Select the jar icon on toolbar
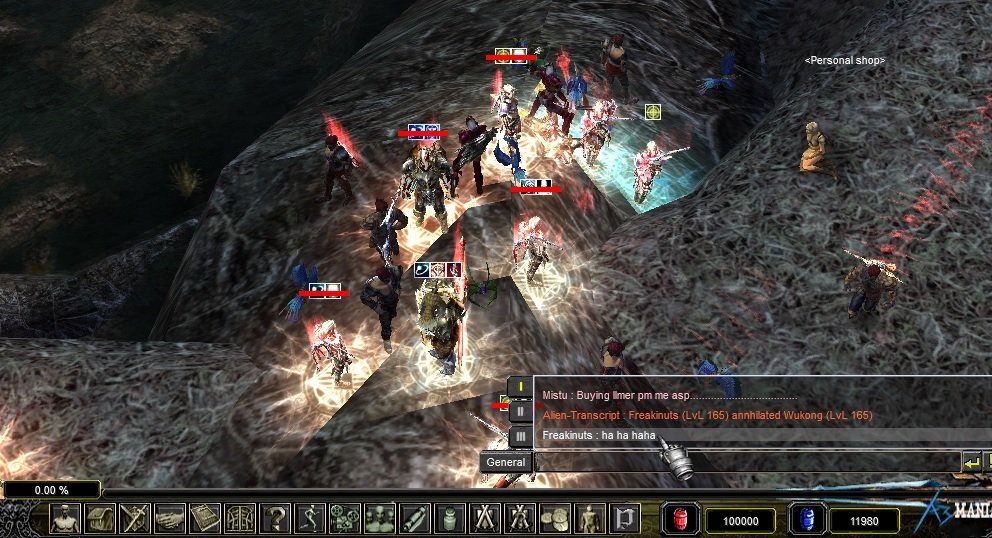Image resolution: width=992 pixels, height=538 pixels. [450, 518]
